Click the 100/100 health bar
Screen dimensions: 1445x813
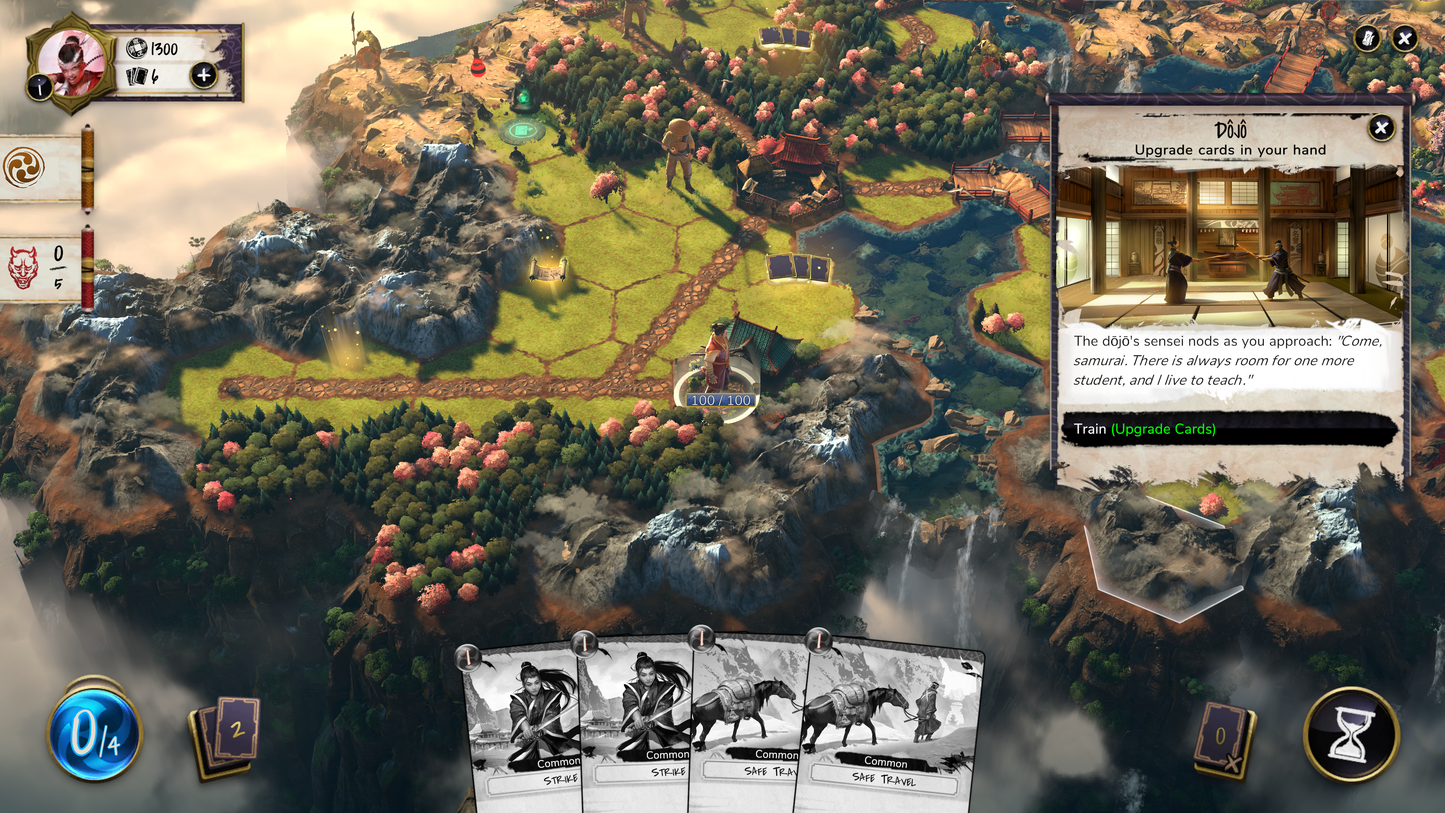click(721, 399)
